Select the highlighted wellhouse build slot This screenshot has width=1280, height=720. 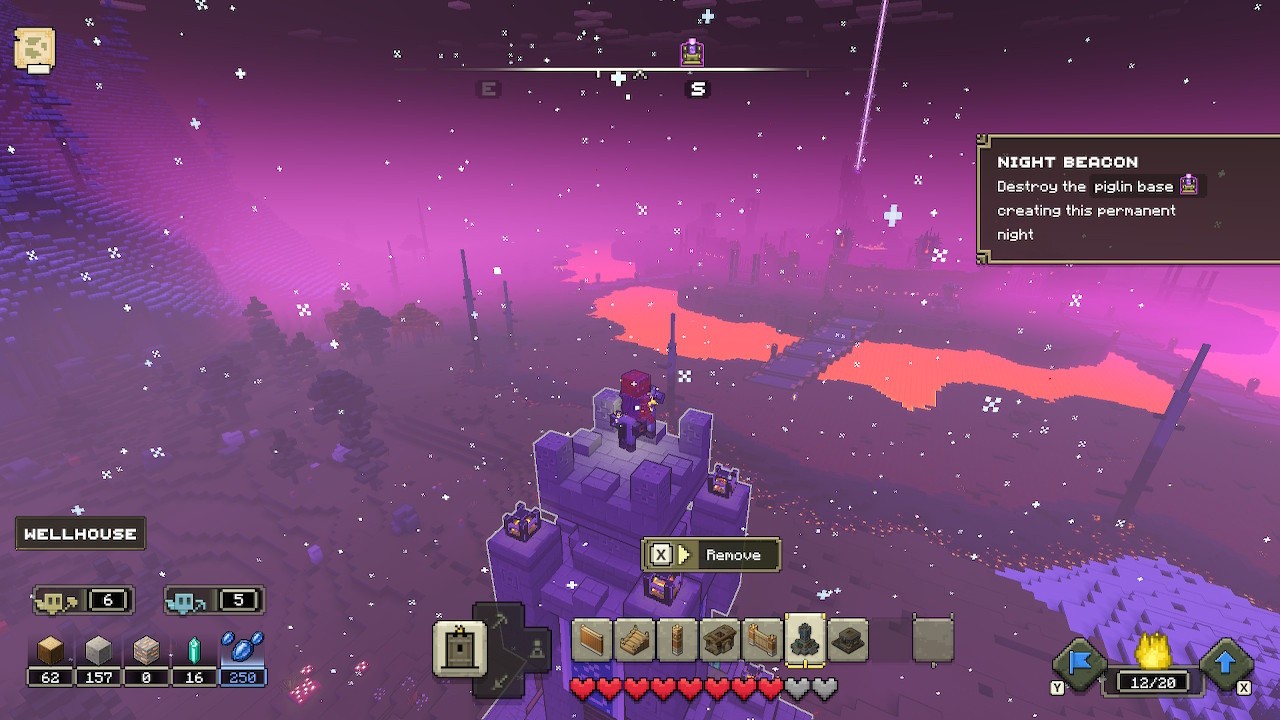click(805, 640)
